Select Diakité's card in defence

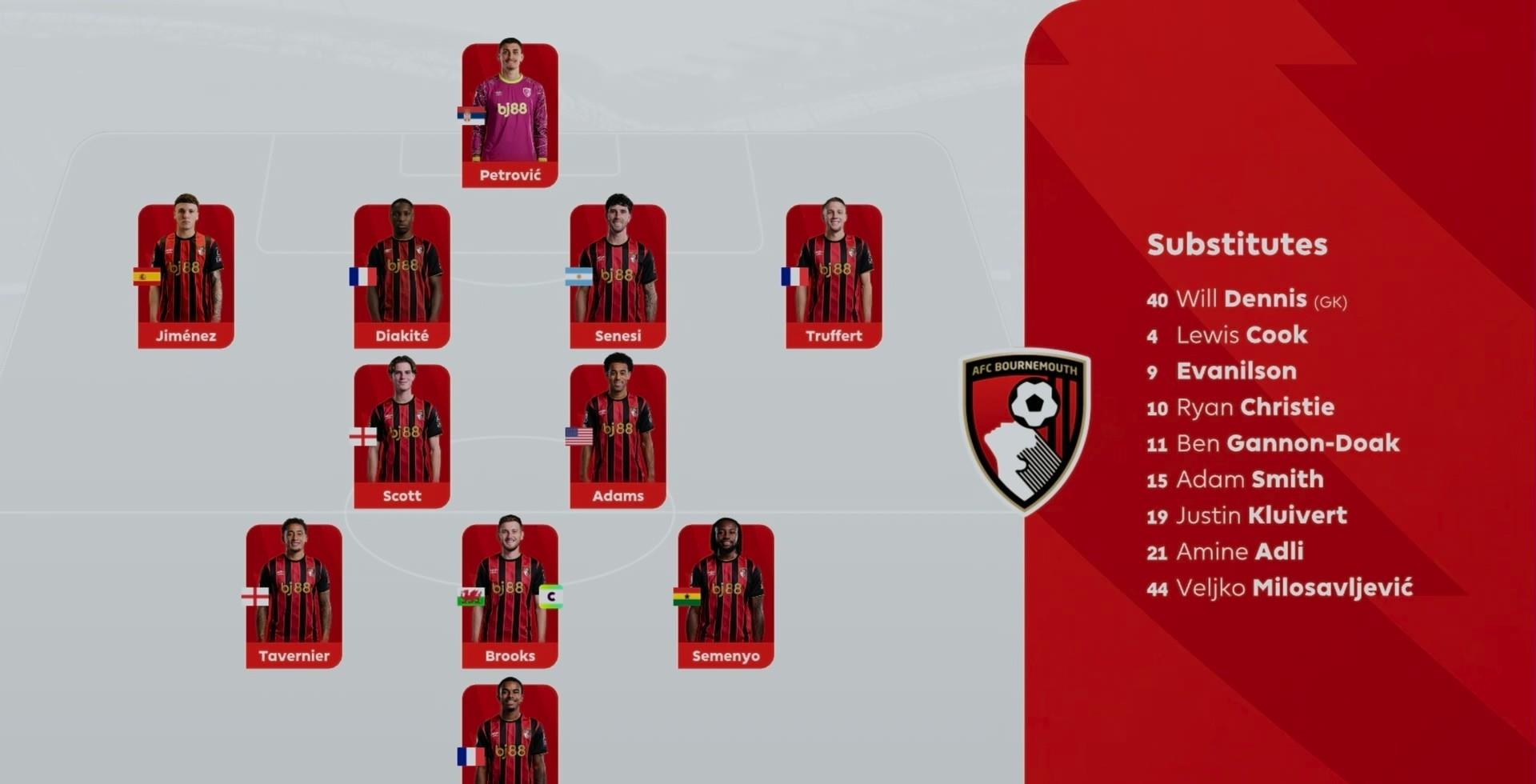click(x=402, y=276)
